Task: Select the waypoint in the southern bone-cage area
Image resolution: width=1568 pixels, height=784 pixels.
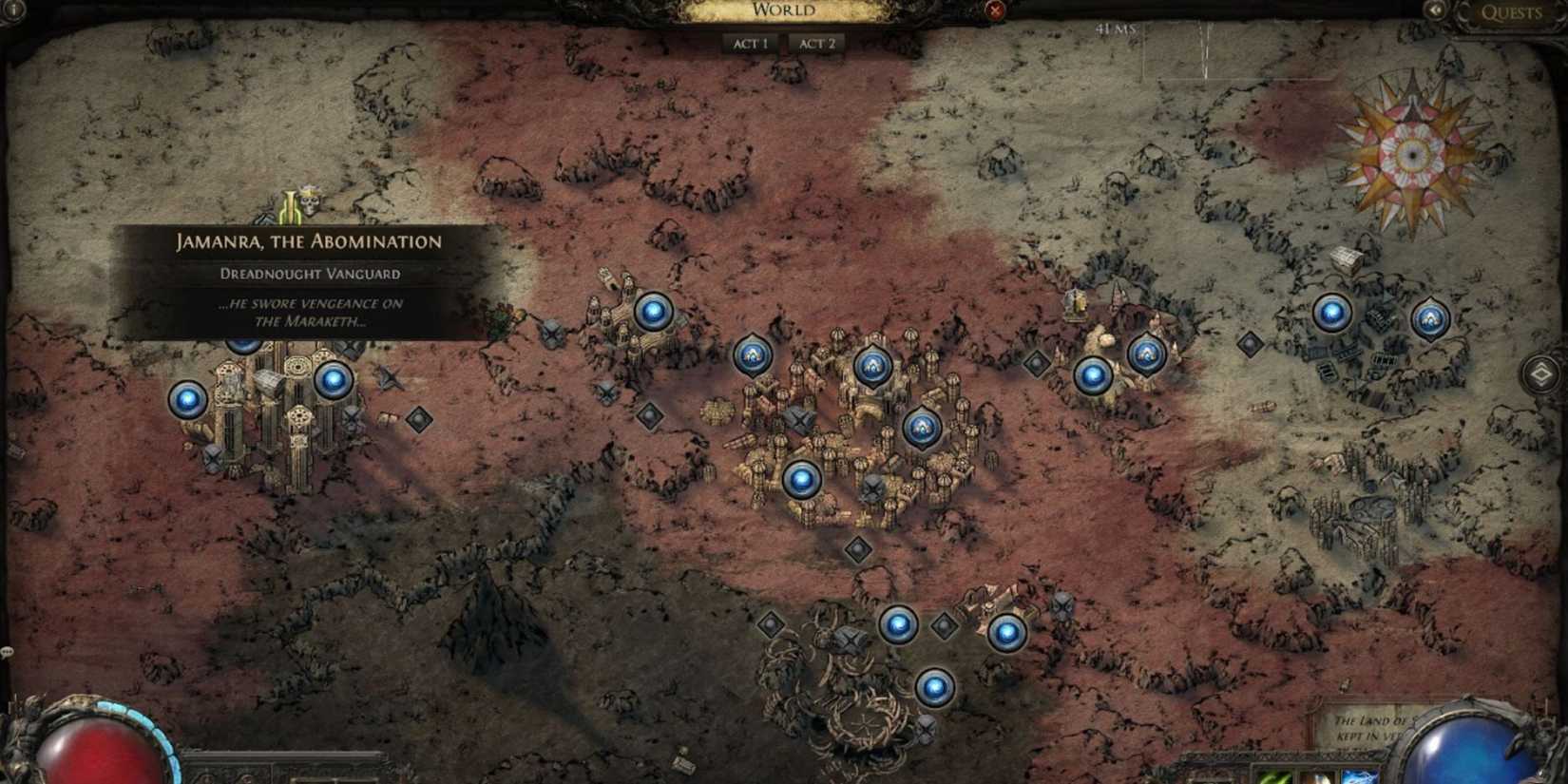Action: pyautogui.click(x=933, y=685)
